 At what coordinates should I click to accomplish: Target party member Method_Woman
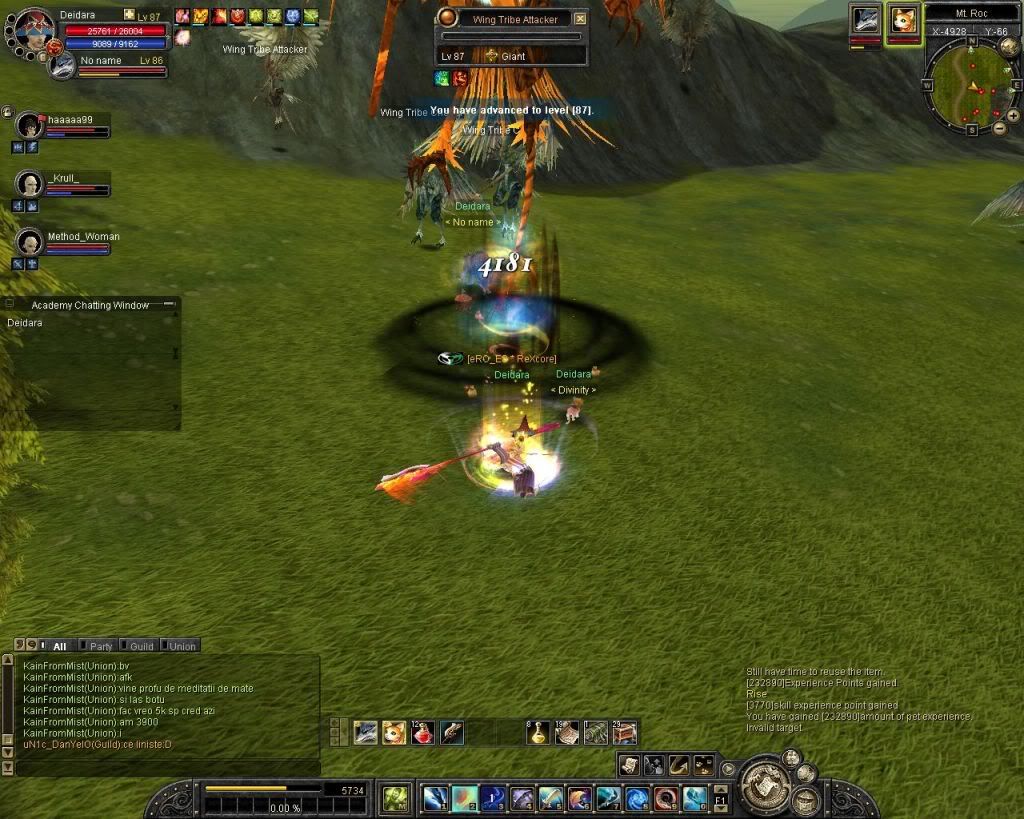pos(30,243)
